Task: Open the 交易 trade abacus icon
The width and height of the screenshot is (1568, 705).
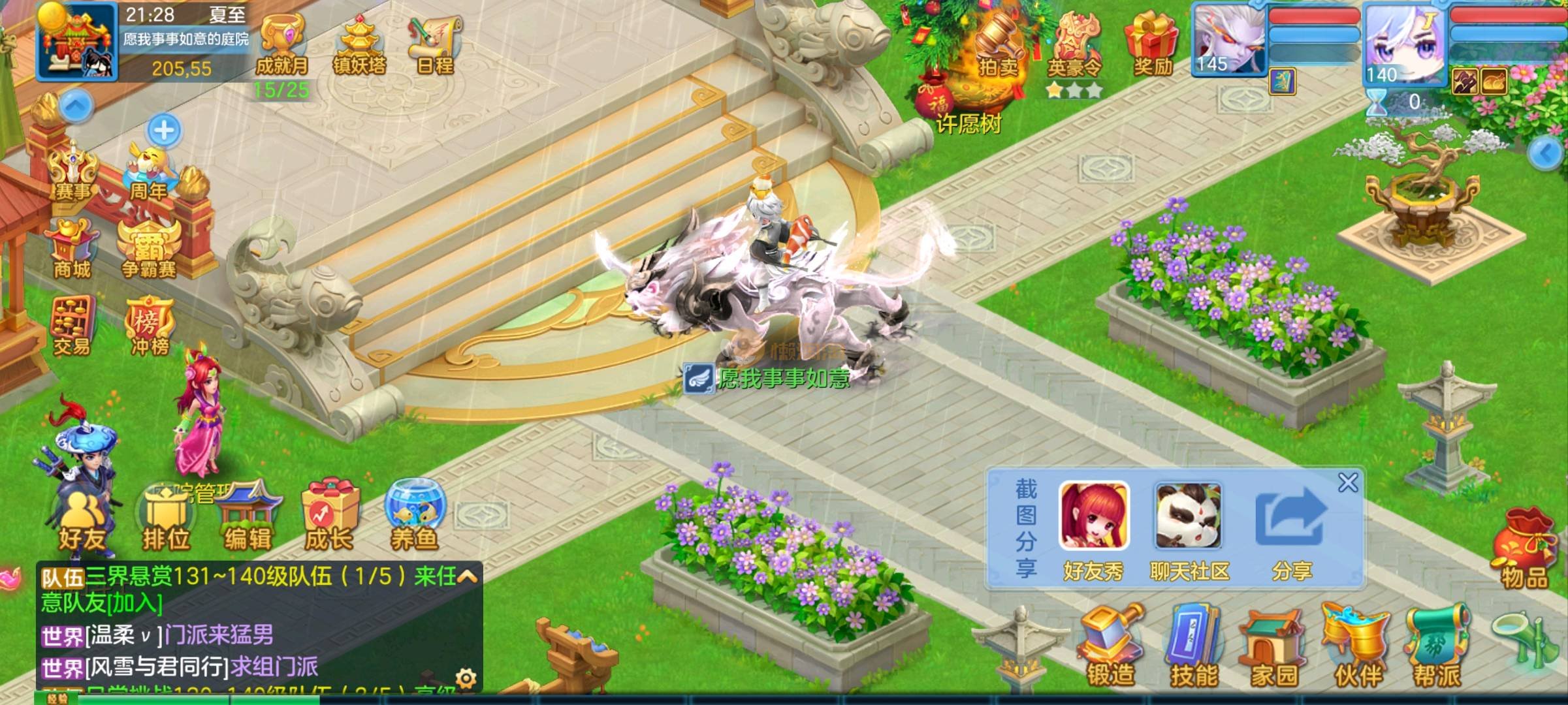Action: [71, 326]
